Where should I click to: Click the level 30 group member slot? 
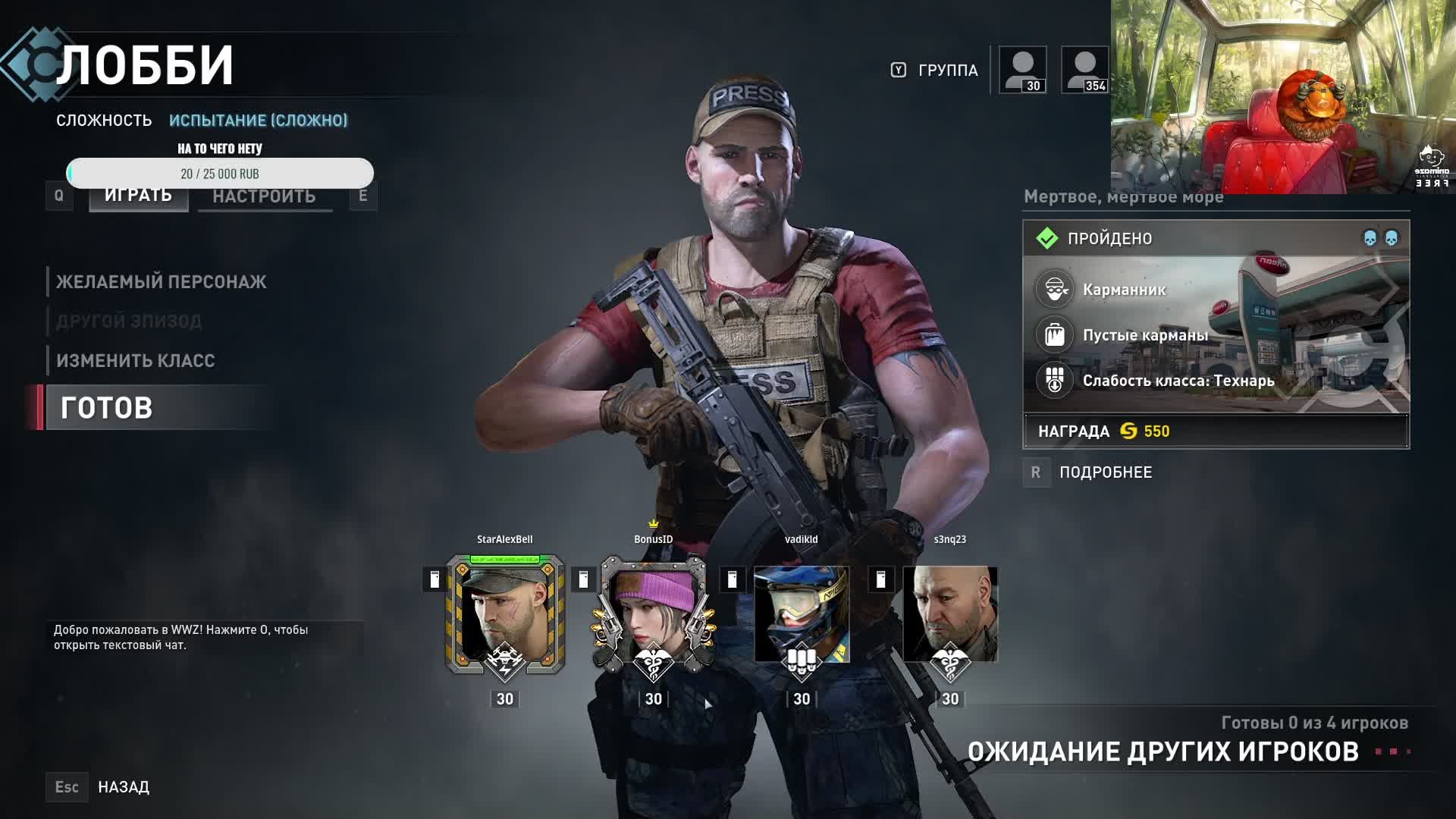pyautogui.click(x=1023, y=70)
